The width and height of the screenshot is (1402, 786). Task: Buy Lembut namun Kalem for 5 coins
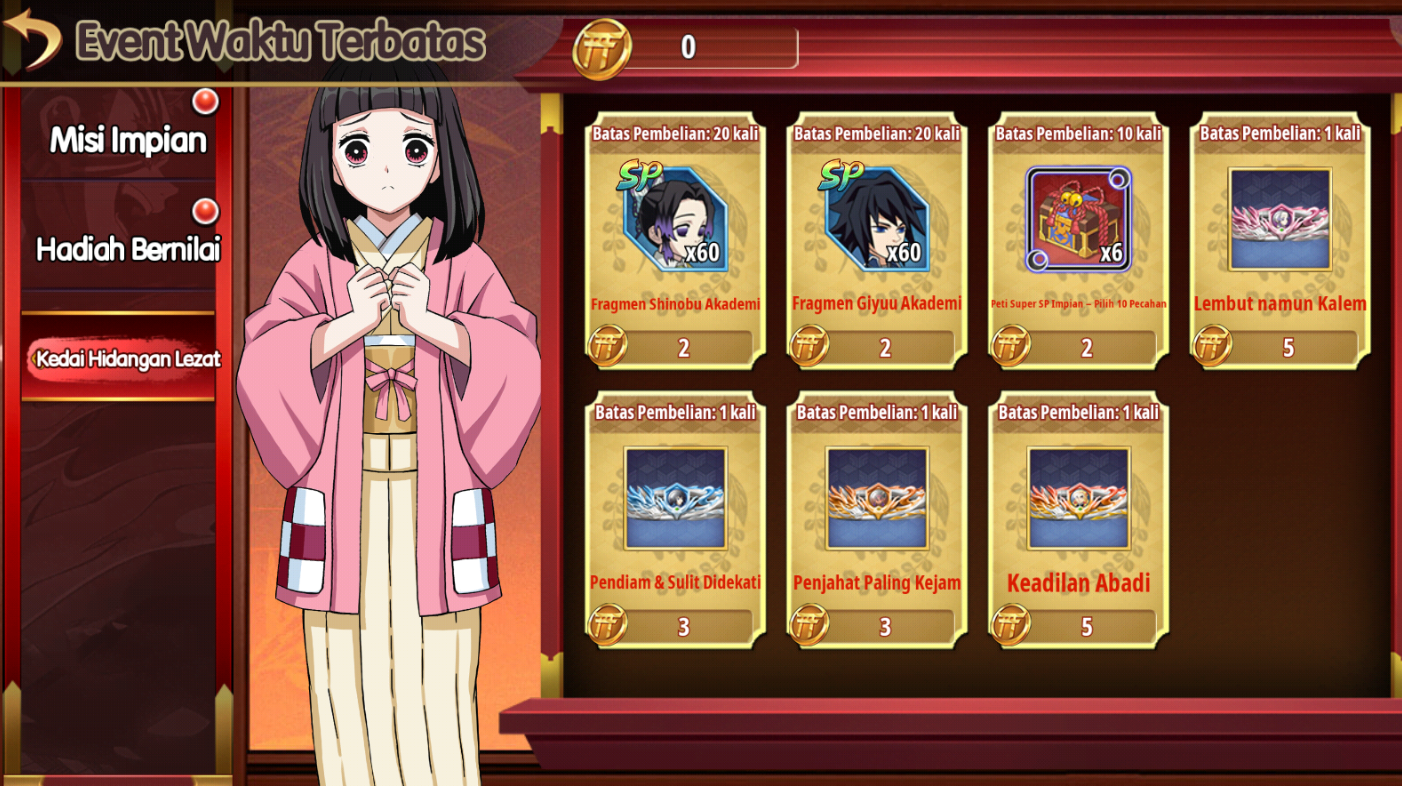[x=1288, y=348]
